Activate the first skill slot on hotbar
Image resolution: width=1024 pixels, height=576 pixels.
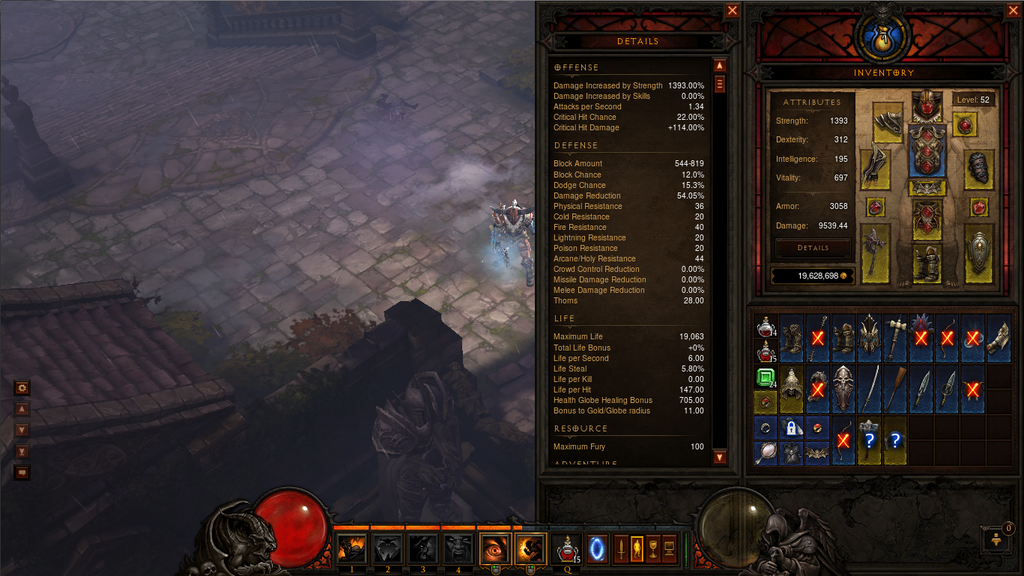351,548
